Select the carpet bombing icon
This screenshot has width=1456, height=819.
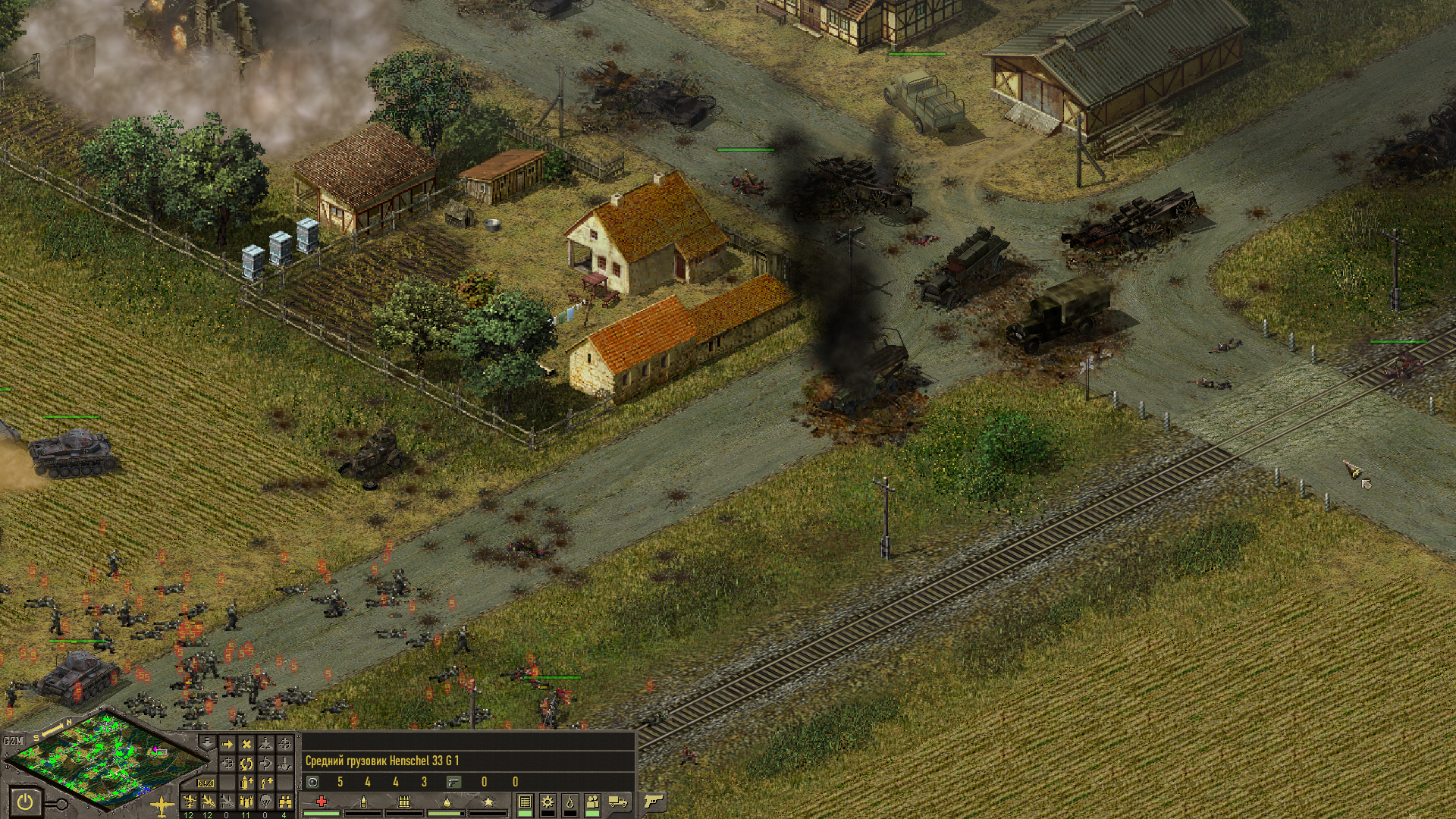(246, 802)
